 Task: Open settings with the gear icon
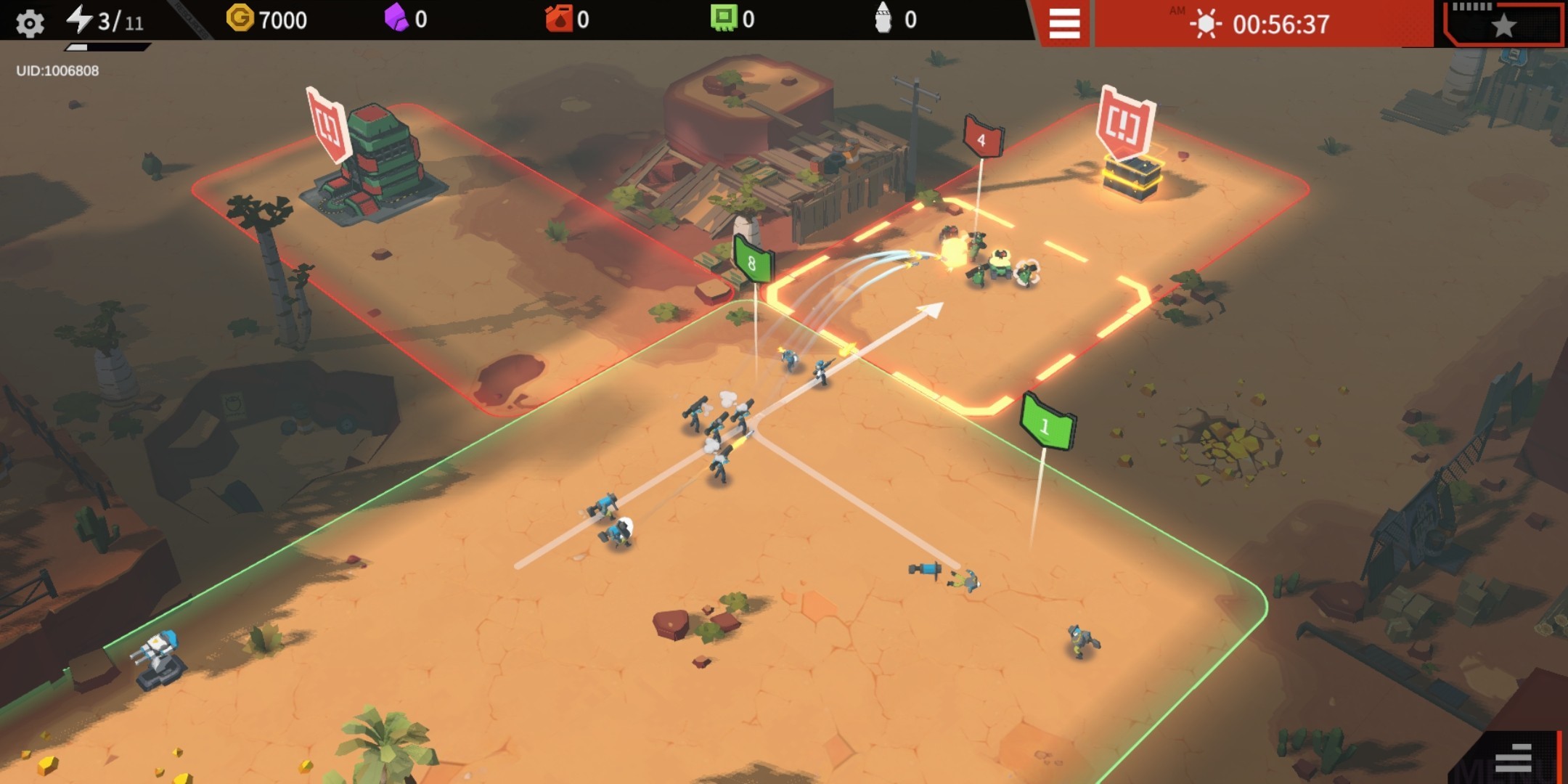[x=30, y=23]
